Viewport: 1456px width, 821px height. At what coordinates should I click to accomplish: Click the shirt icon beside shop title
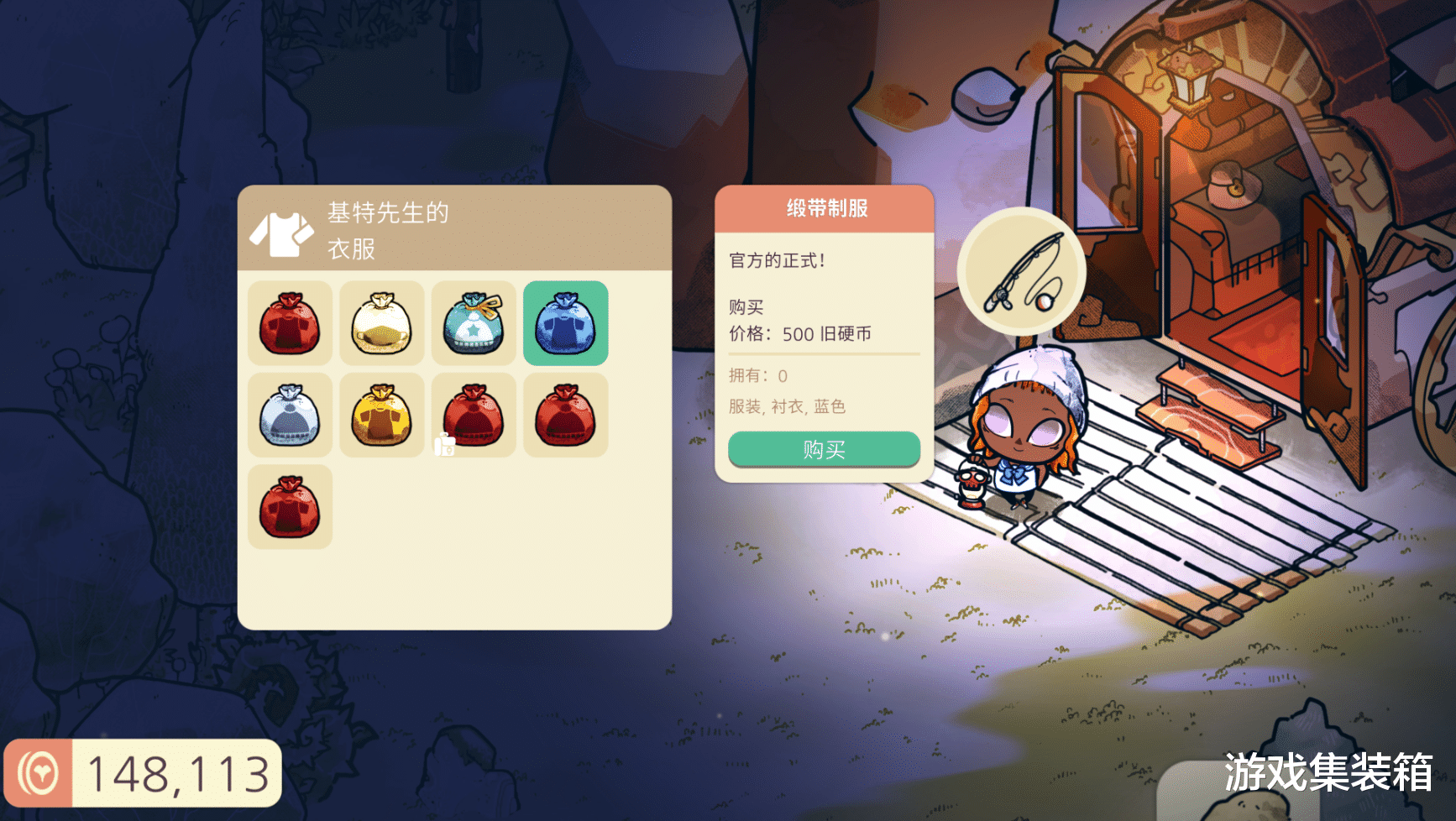(x=280, y=235)
